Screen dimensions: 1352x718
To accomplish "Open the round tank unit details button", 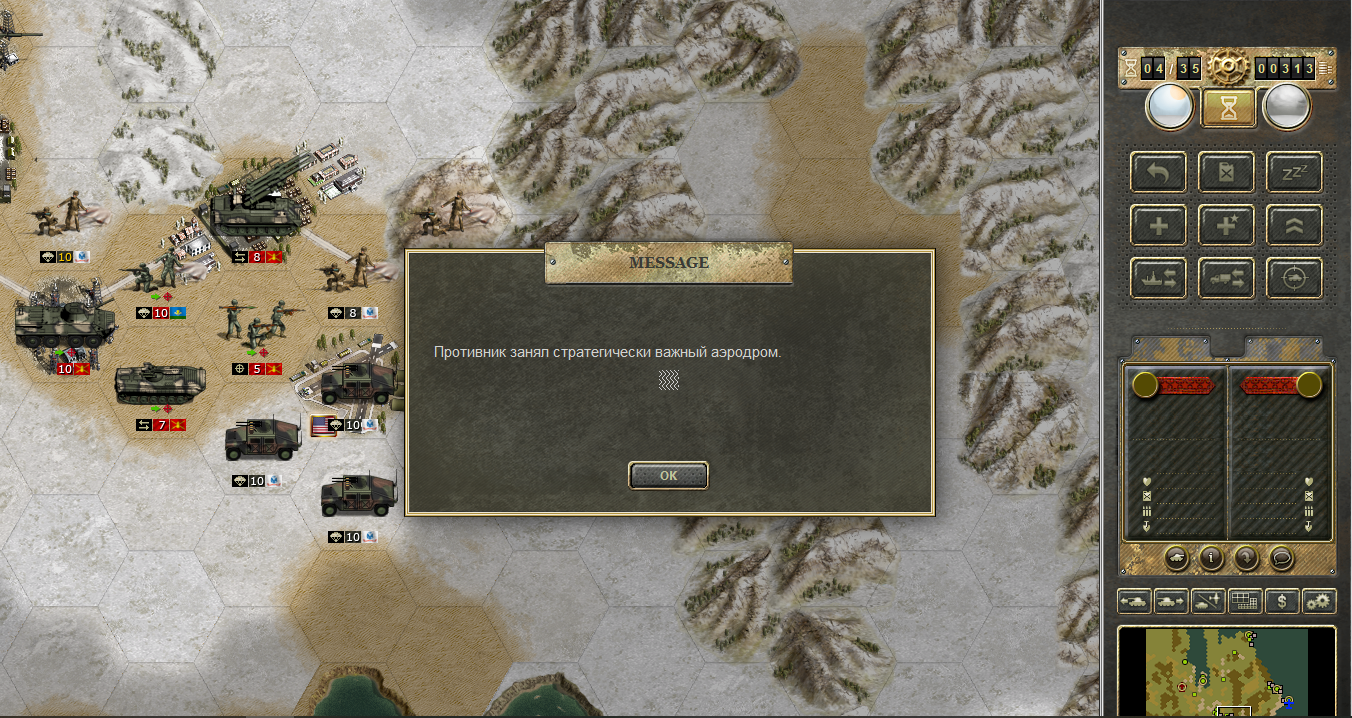I will point(1178,558).
